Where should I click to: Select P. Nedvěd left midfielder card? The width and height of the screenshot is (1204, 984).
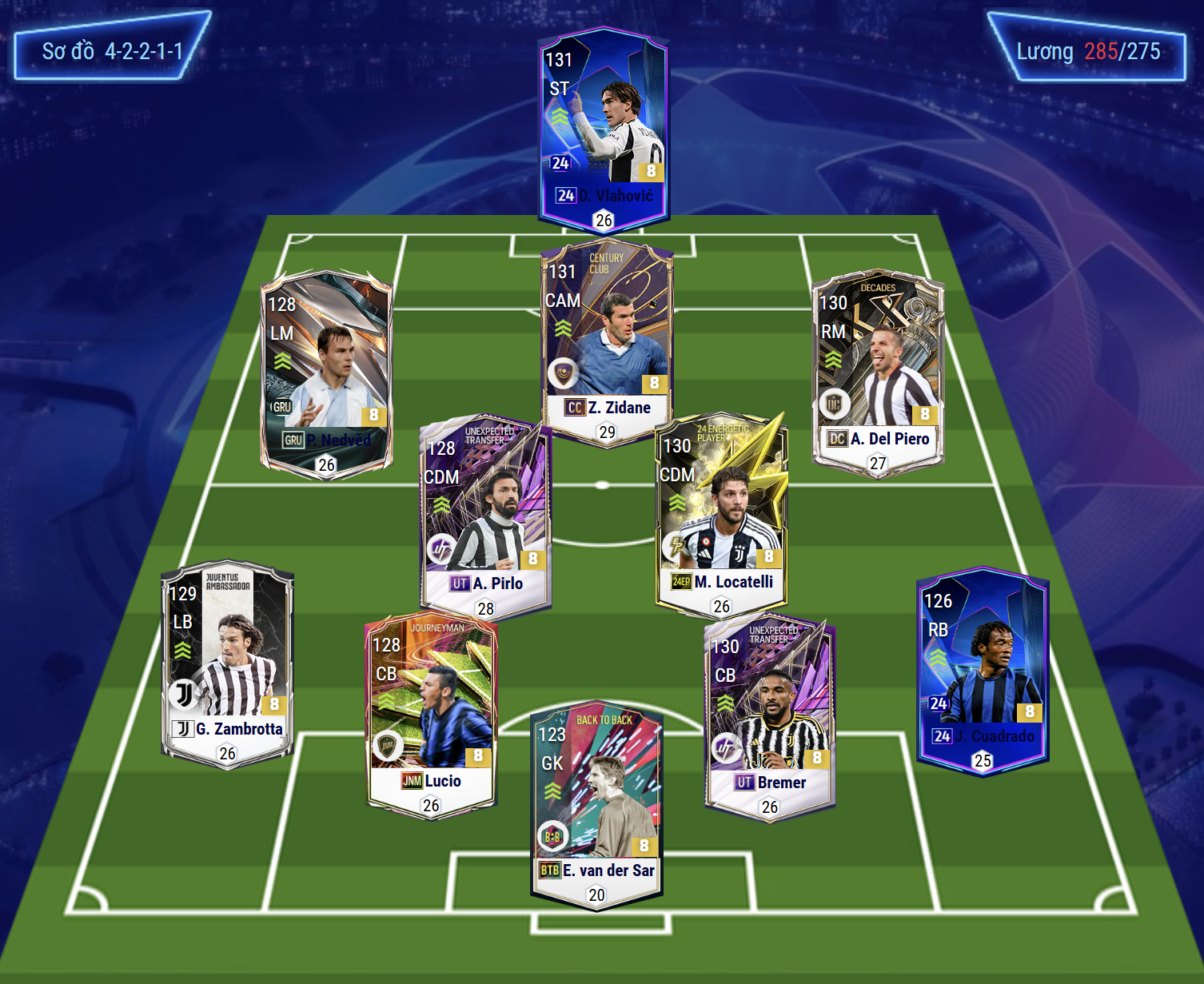tap(326, 372)
